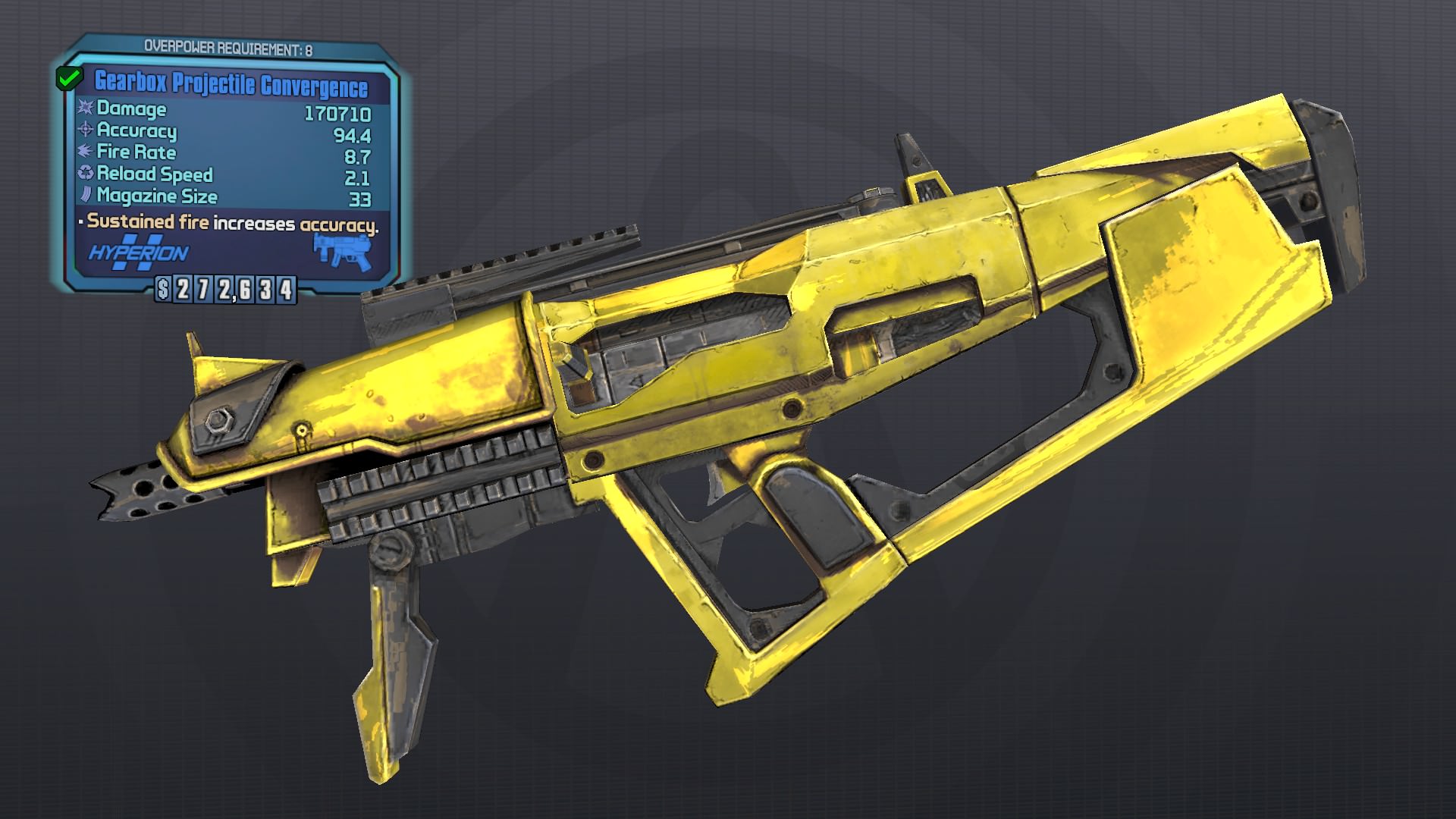This screenshot has height=819, width=1456.
Task: Toggle the Accuracy stat row
Action: (136, 132)
